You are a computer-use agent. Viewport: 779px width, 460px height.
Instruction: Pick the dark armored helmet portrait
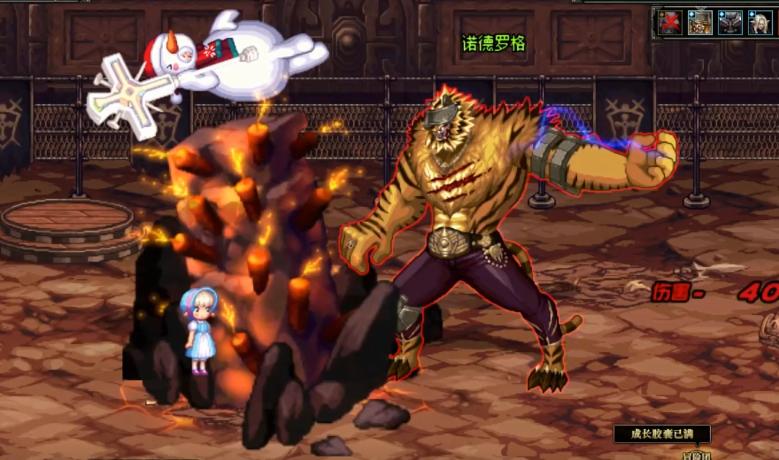pos(730,22)
